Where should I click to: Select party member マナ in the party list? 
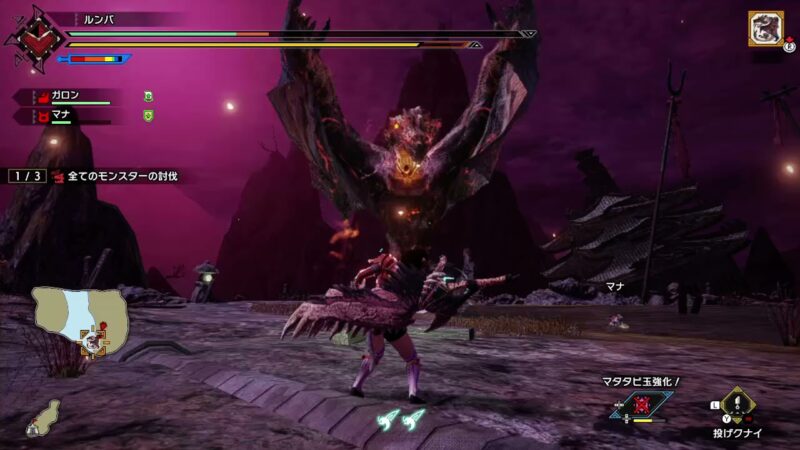64,116
